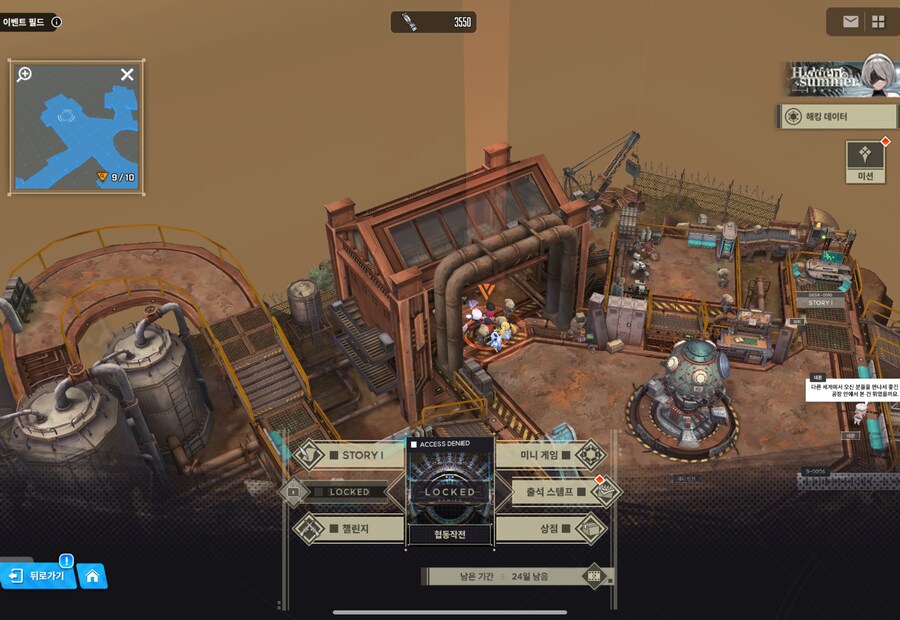The width and height of the screenshot is (900, 620).
Task: Close the minimap with the X
Action: (x=127, y=74)
